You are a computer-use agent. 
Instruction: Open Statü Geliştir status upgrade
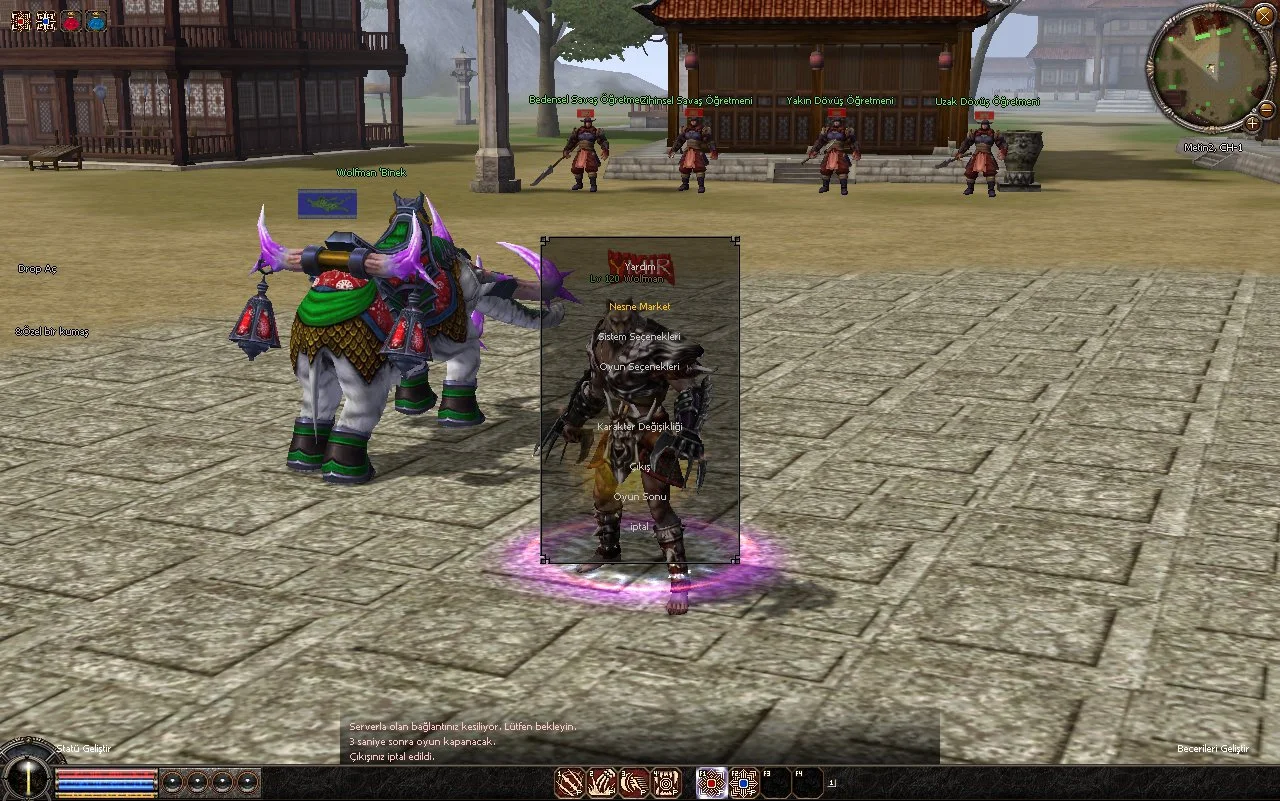84,748
